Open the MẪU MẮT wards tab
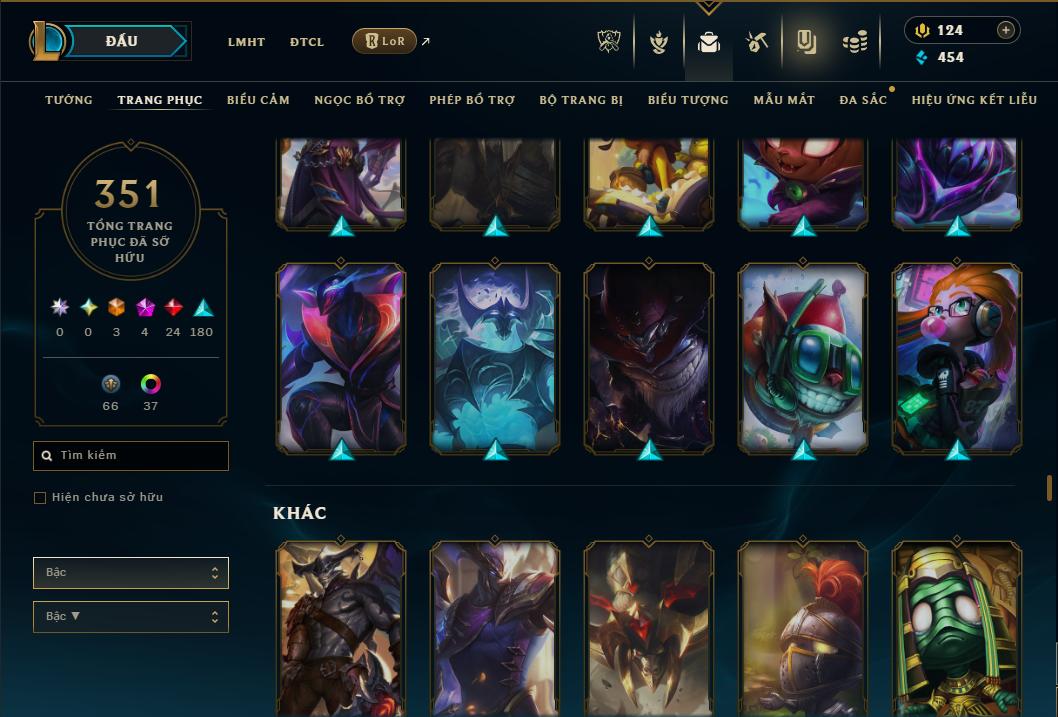The image size is (1058, 717). (784, 100)
